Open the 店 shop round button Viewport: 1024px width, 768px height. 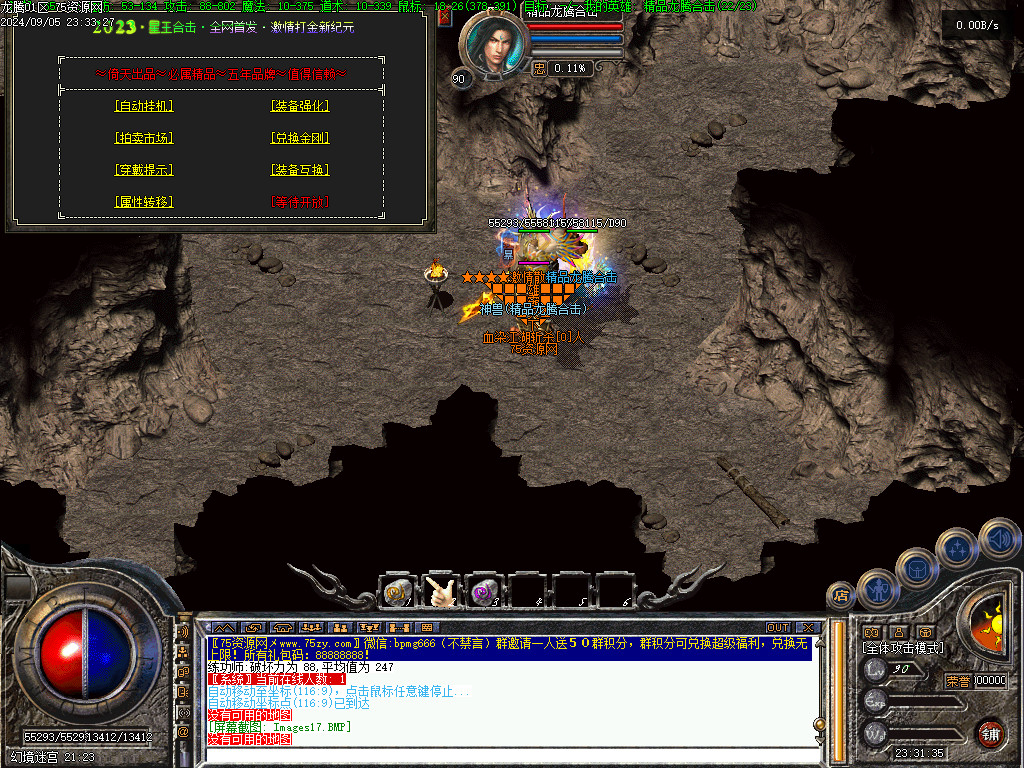point(840,597)
